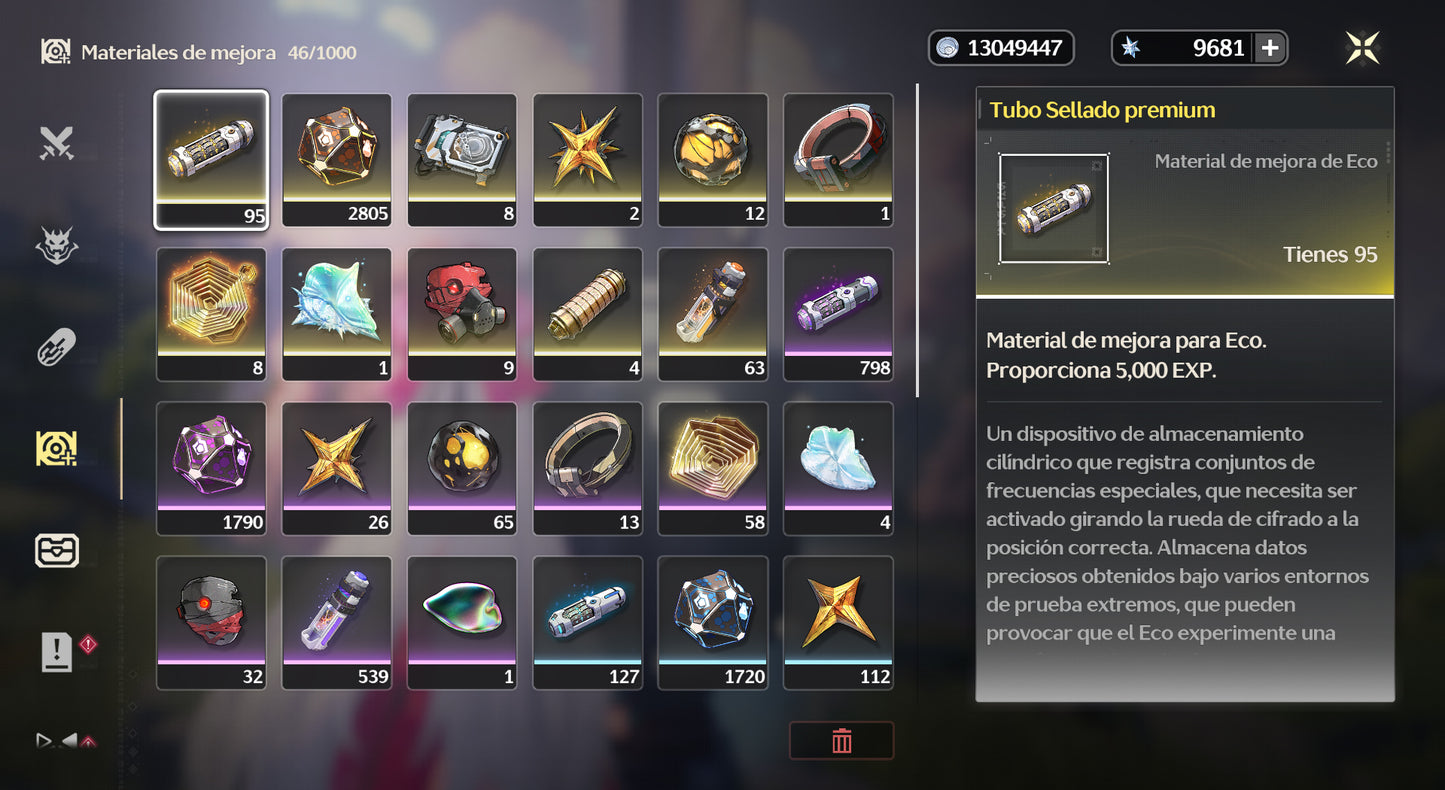Open the demon mask echoes tab
1445x790 pixels.
click(57, 246)
